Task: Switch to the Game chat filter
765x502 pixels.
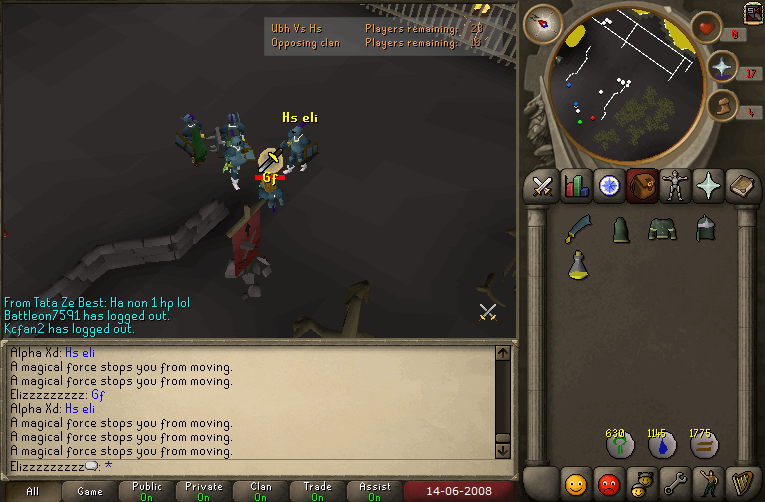Action: 90,491
